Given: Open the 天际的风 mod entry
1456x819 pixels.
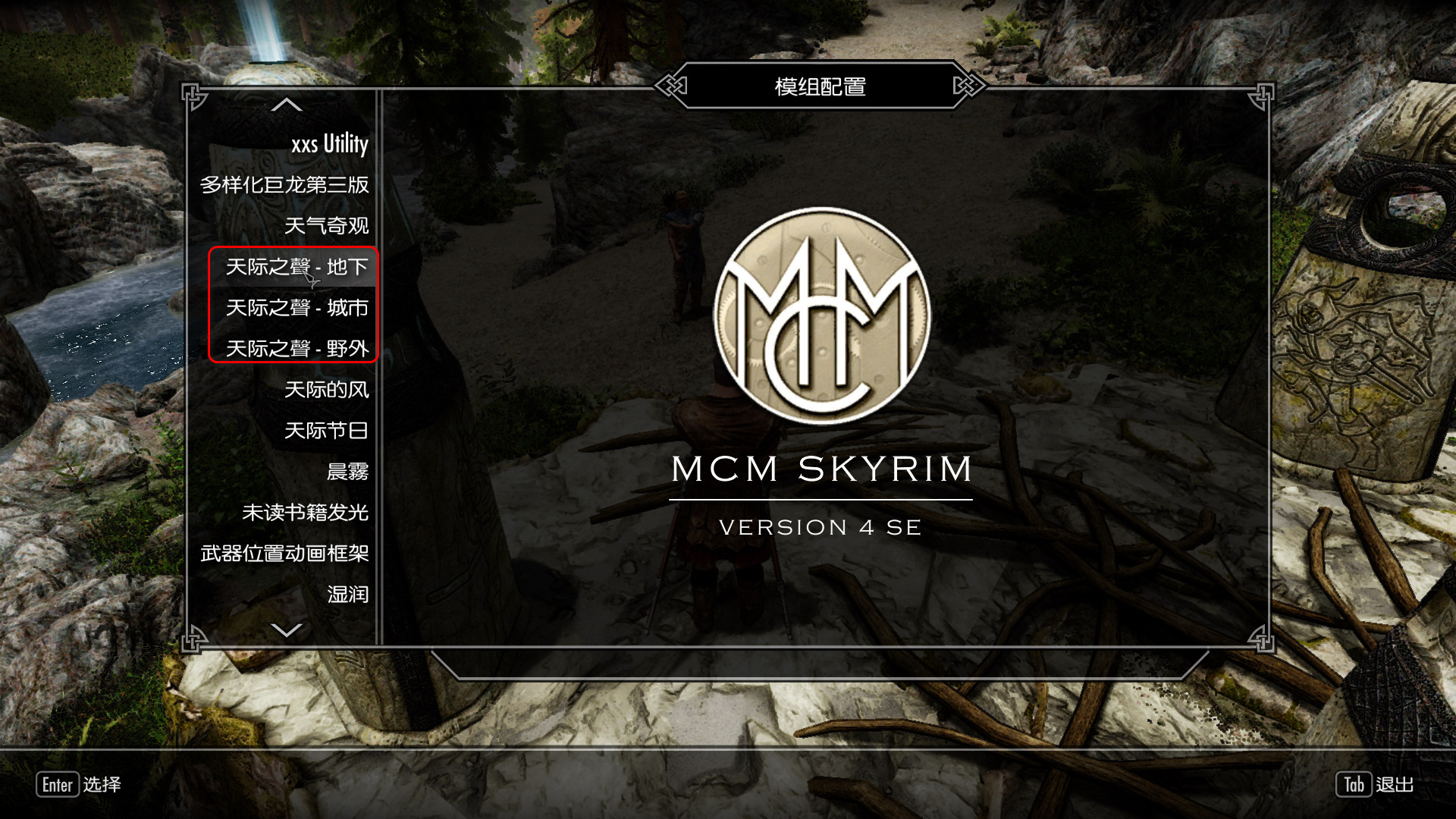Looking at the screenshot, I should pos(326,390).
